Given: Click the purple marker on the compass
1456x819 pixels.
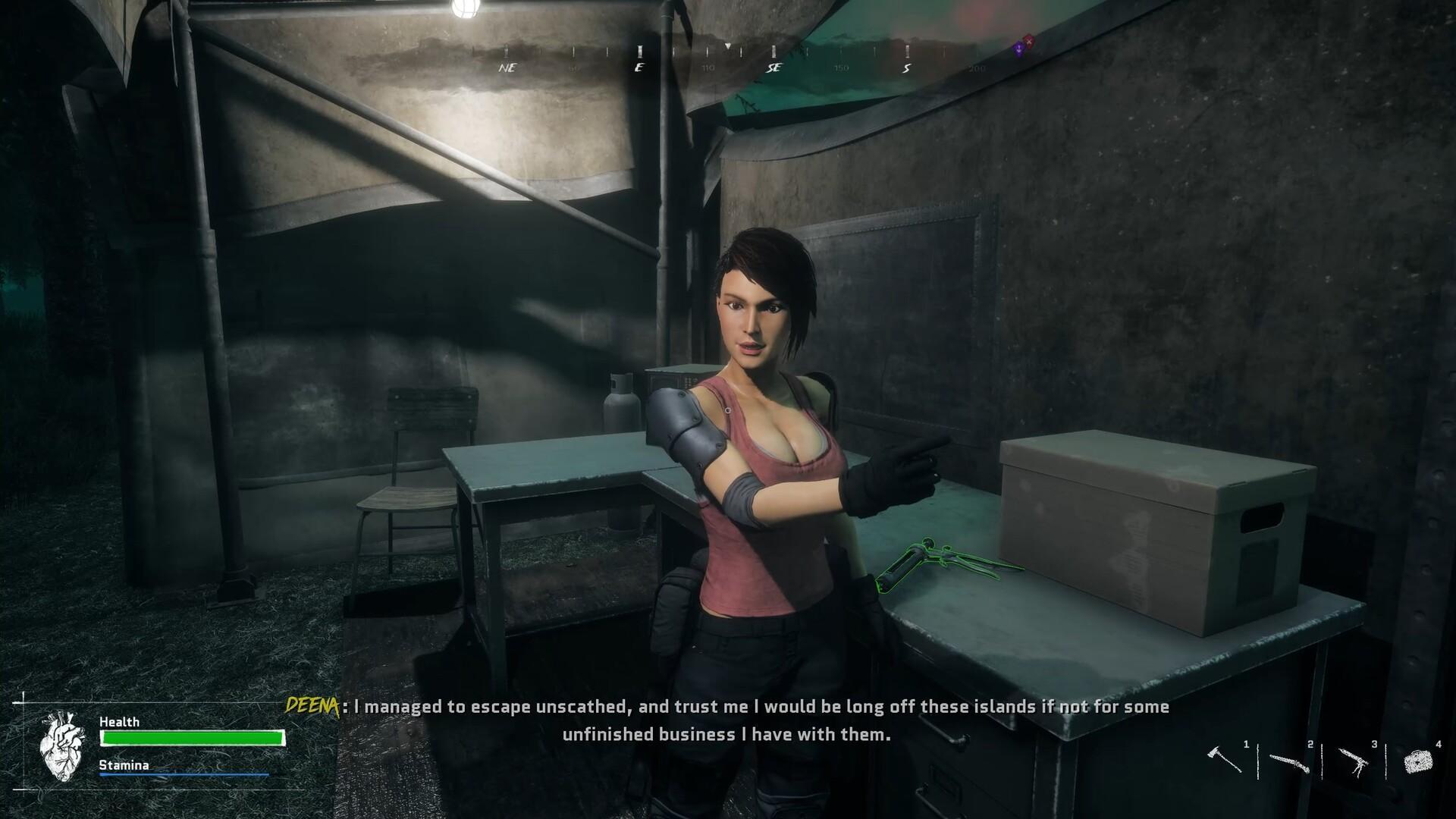Looking at the screenshot, I should pyautogui.click(x=1020, y=49).
